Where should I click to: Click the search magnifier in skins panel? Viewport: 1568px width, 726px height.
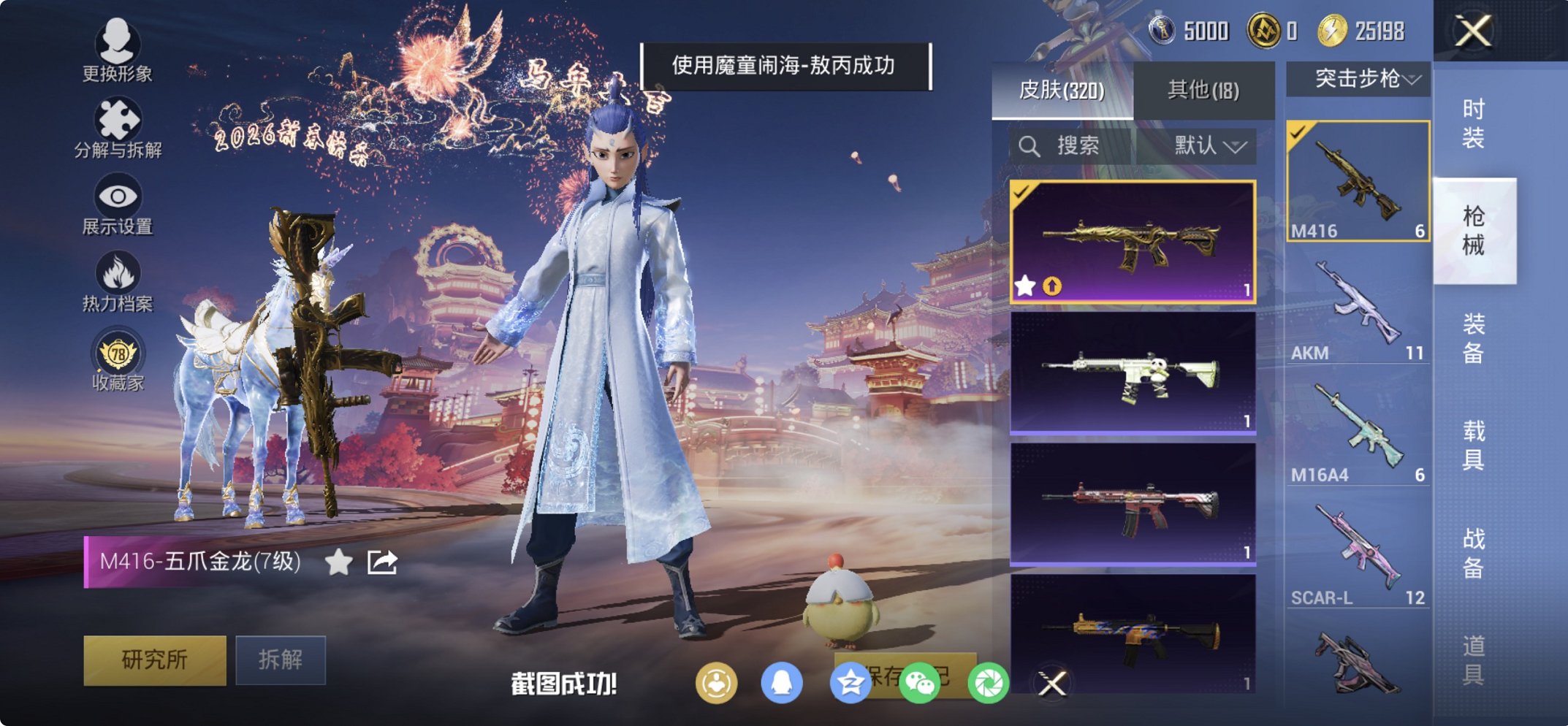(x=1030, y=145)
